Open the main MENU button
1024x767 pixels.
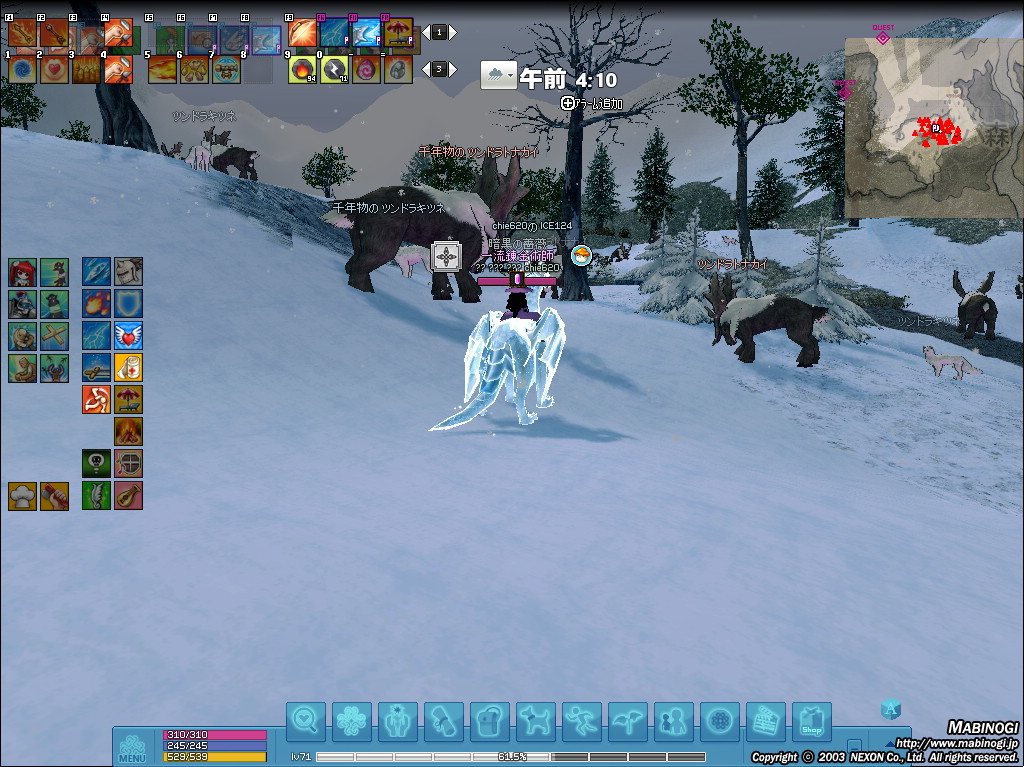(x=133, y=748)
